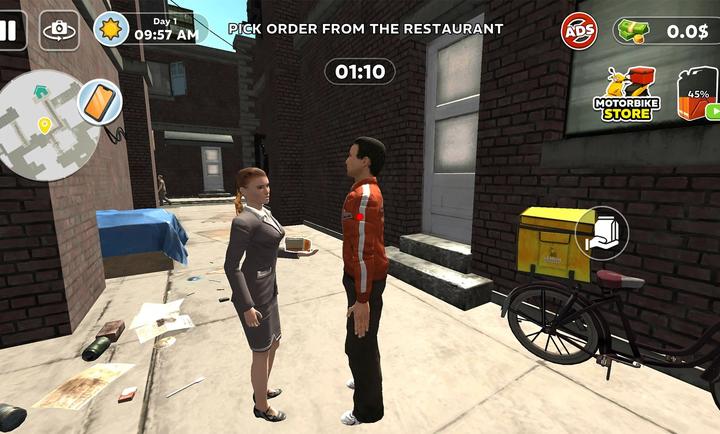Image resolution: width=720 pixels, height=434 pixels.
Task: Open the smartphone icon
Action: (100, 101)
